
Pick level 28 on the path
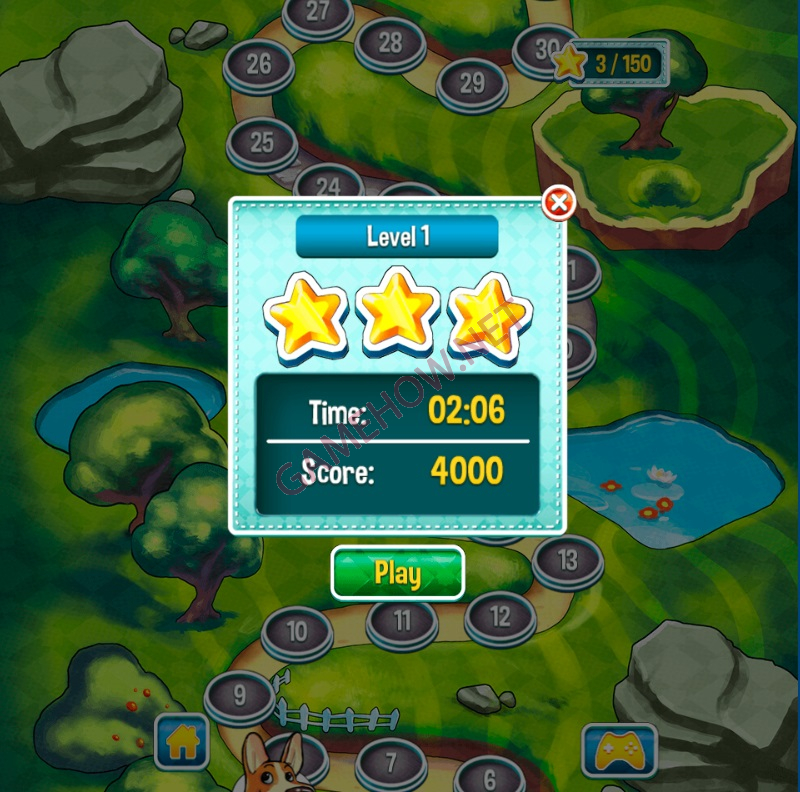tap(390, 43)
